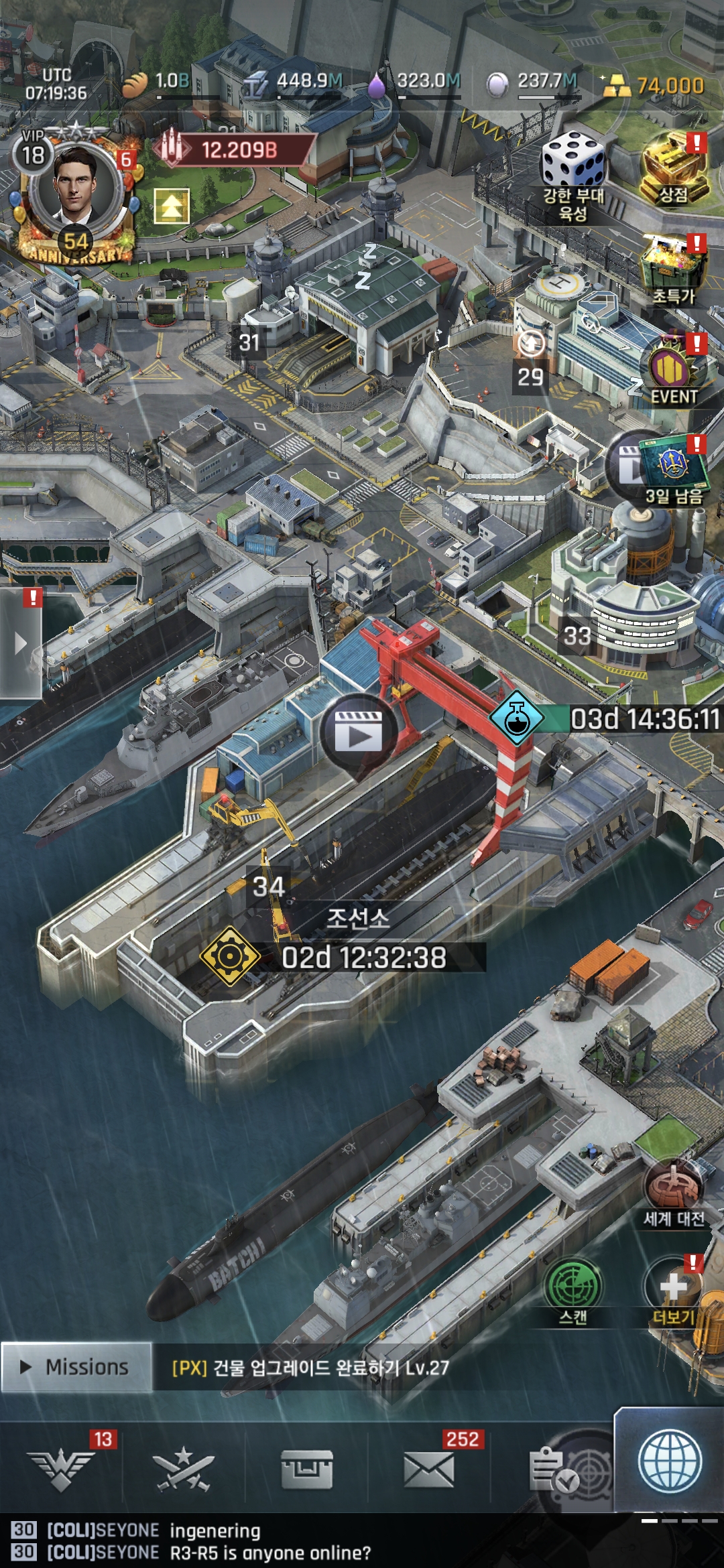Open the dice strong troop training event
The image size is (724, 1568).
[x=573, y=176]
